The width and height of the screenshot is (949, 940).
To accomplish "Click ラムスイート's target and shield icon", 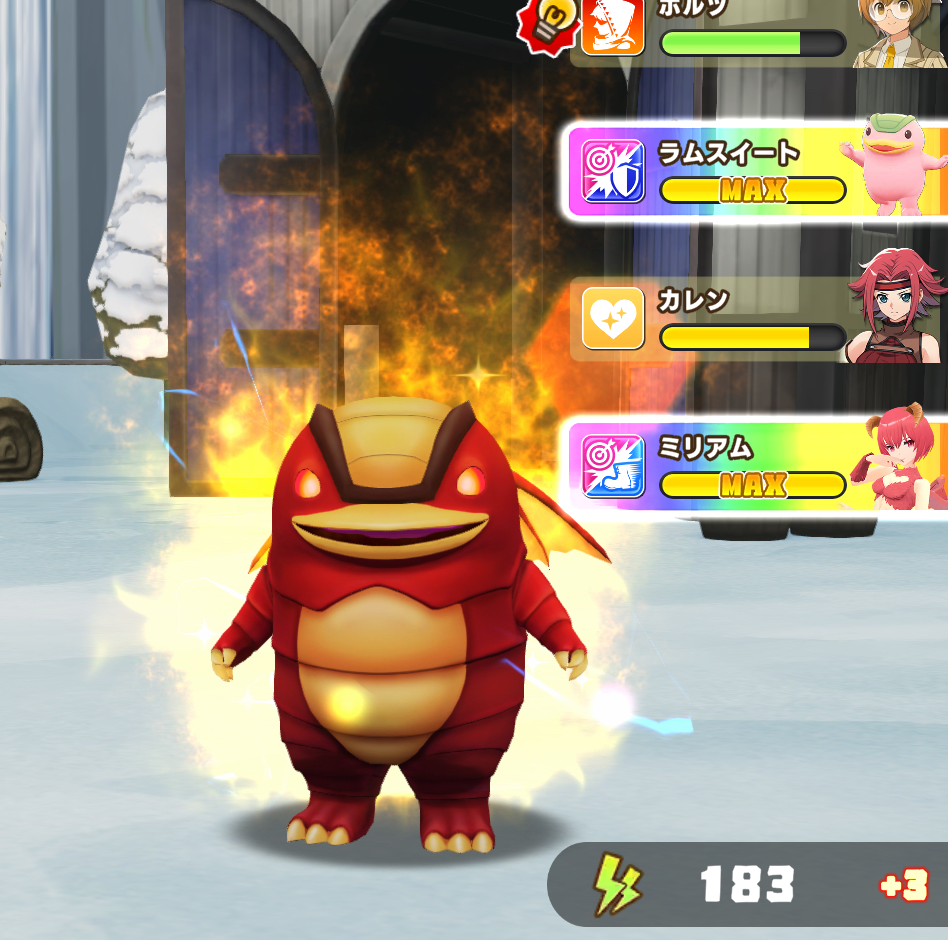I will (613, 170).
